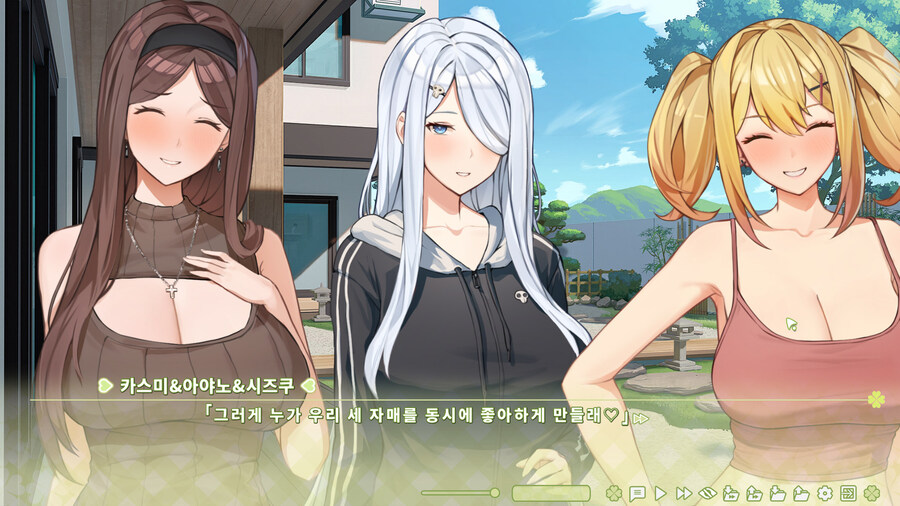Click the clover icon left of the speech bubble
This screenshot has width=900, height=506.
[x=614, y=493]
